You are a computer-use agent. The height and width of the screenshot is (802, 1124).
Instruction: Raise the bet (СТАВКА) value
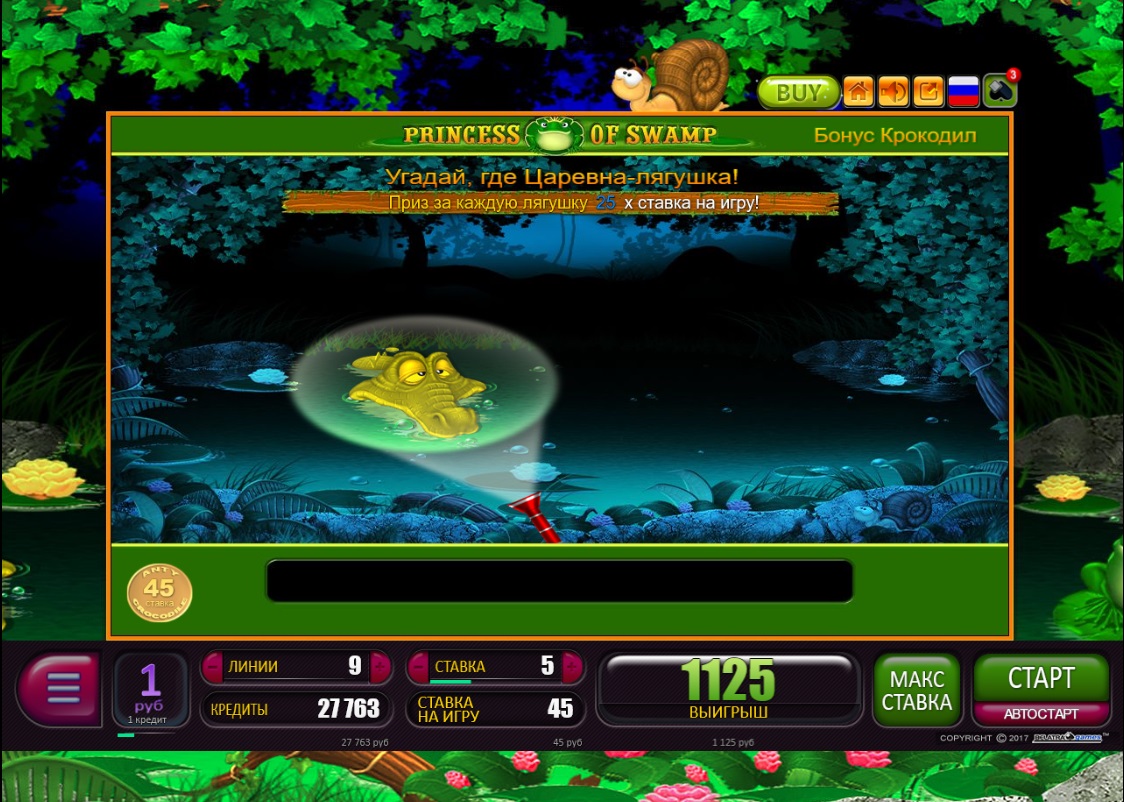(x=573, y=667)
